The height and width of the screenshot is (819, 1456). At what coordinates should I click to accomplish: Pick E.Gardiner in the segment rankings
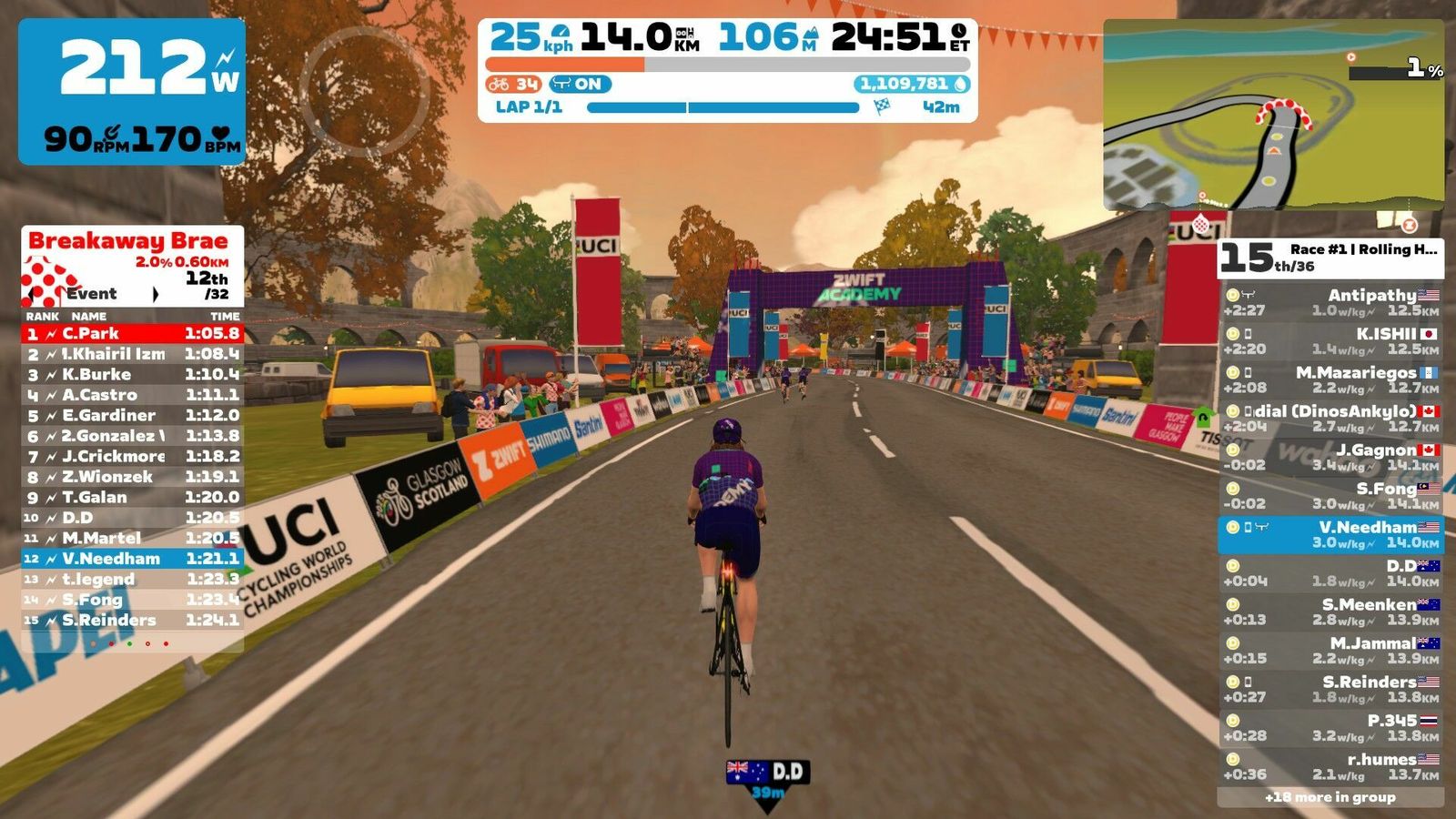[x=132, y=416]
